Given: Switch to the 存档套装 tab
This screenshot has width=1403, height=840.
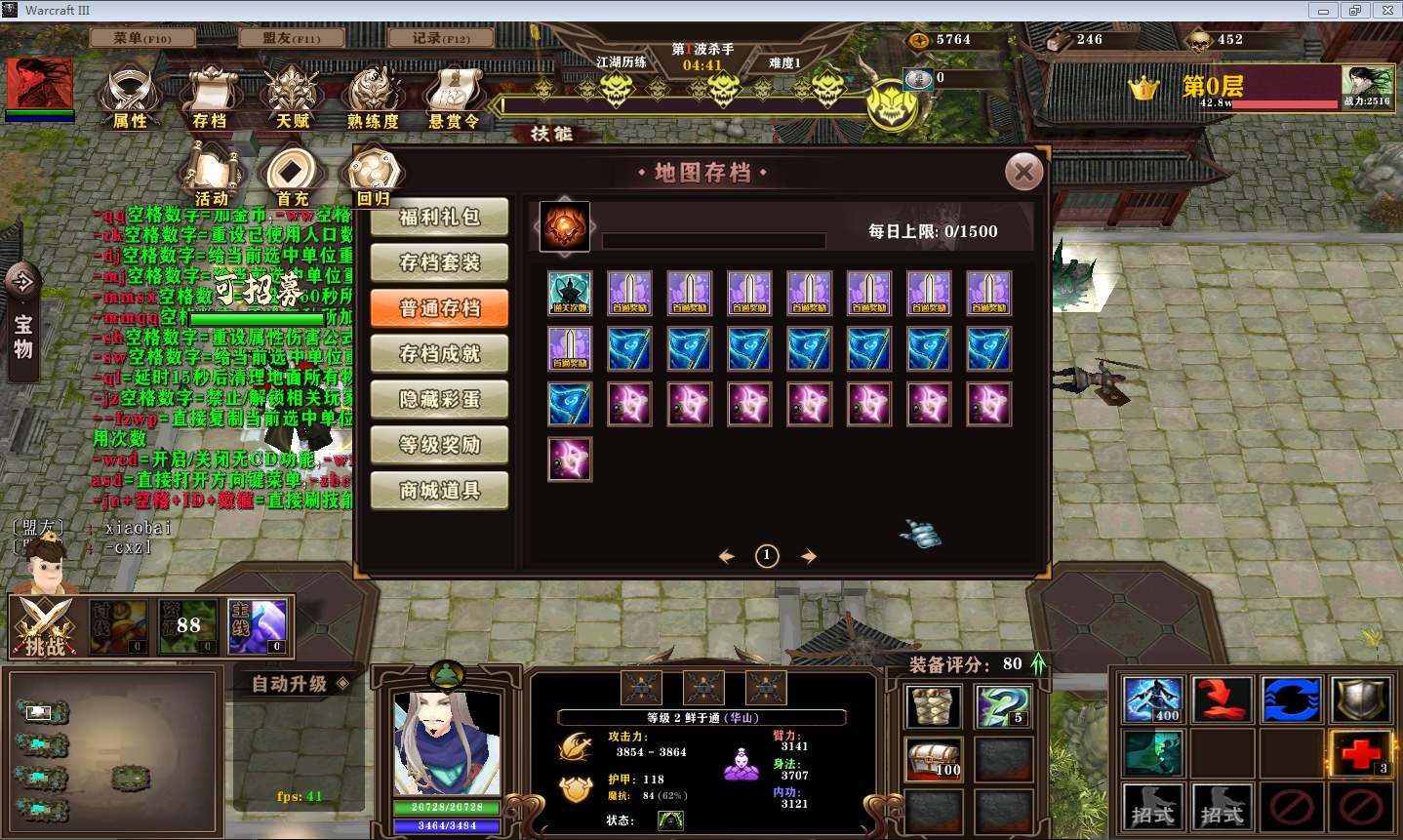Looking at the screenshot, I should pyautogui.click(x=439, y=262).
